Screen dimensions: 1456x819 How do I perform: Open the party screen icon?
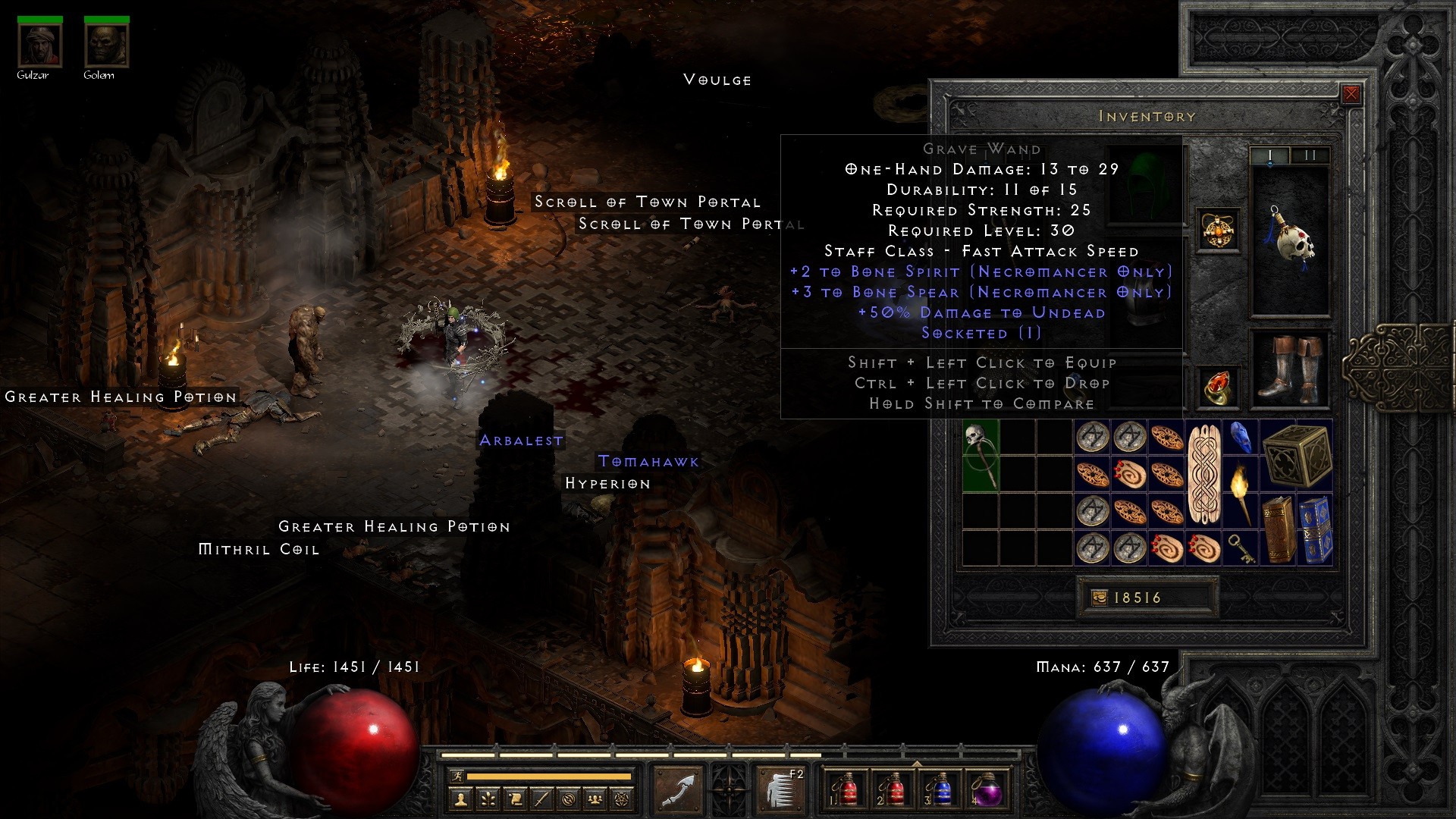595,798
